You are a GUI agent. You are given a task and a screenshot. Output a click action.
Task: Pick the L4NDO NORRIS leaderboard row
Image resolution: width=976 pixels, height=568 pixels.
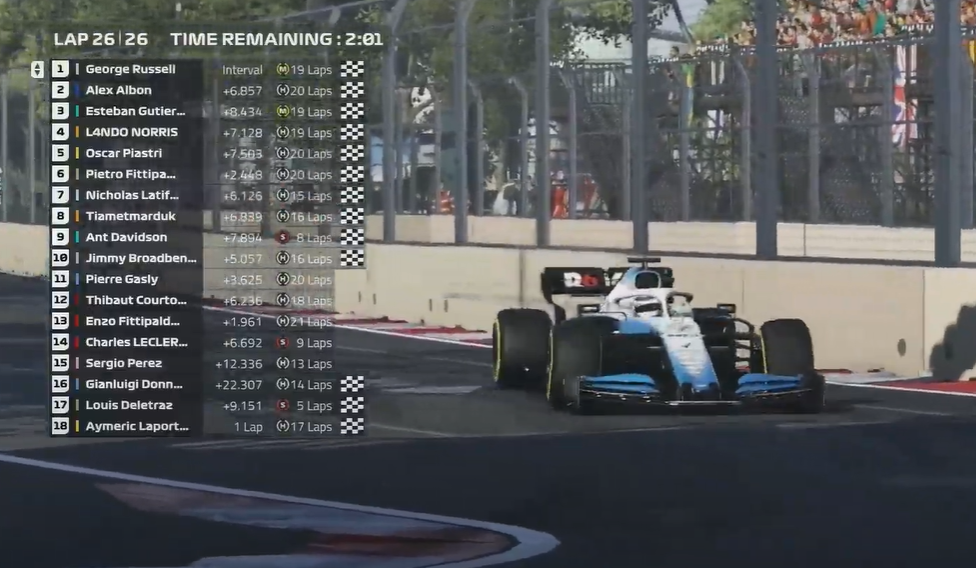(x=131, y=132)
